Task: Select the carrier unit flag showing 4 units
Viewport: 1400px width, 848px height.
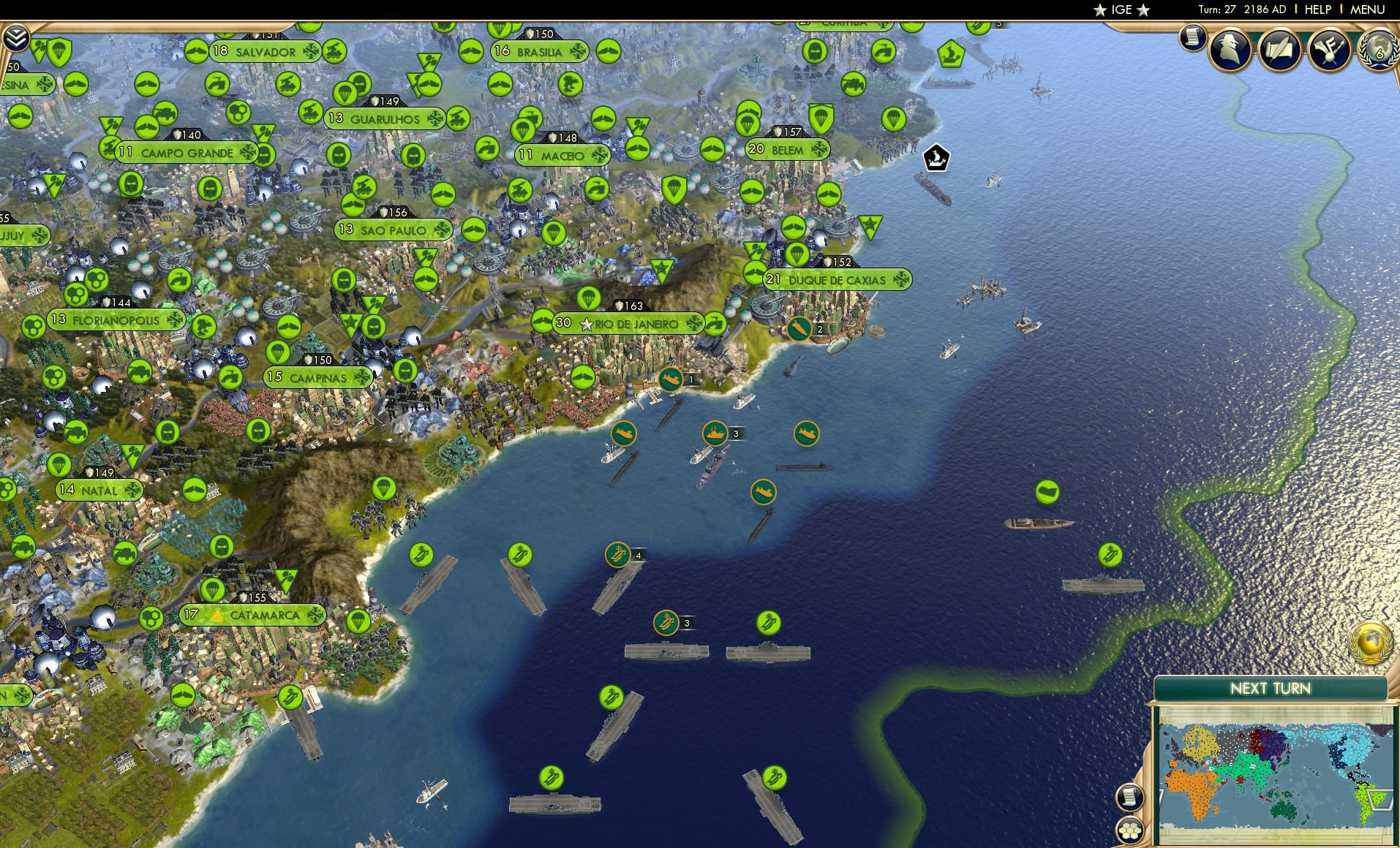Action: click(x=617, y=554)
